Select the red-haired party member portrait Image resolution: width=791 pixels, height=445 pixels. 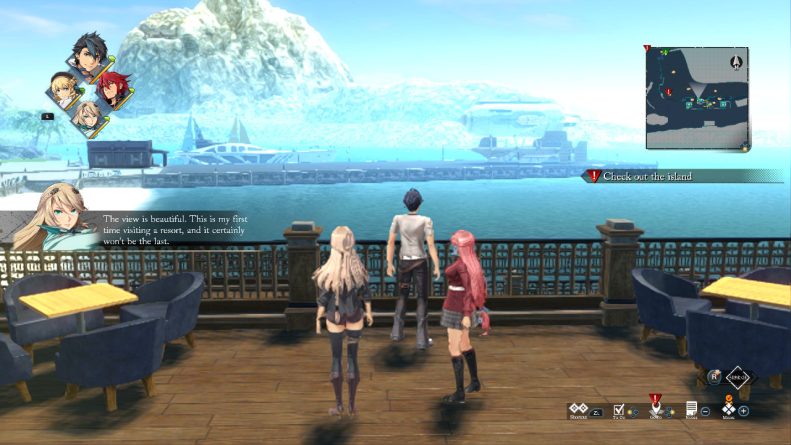(x=112, y=89)
